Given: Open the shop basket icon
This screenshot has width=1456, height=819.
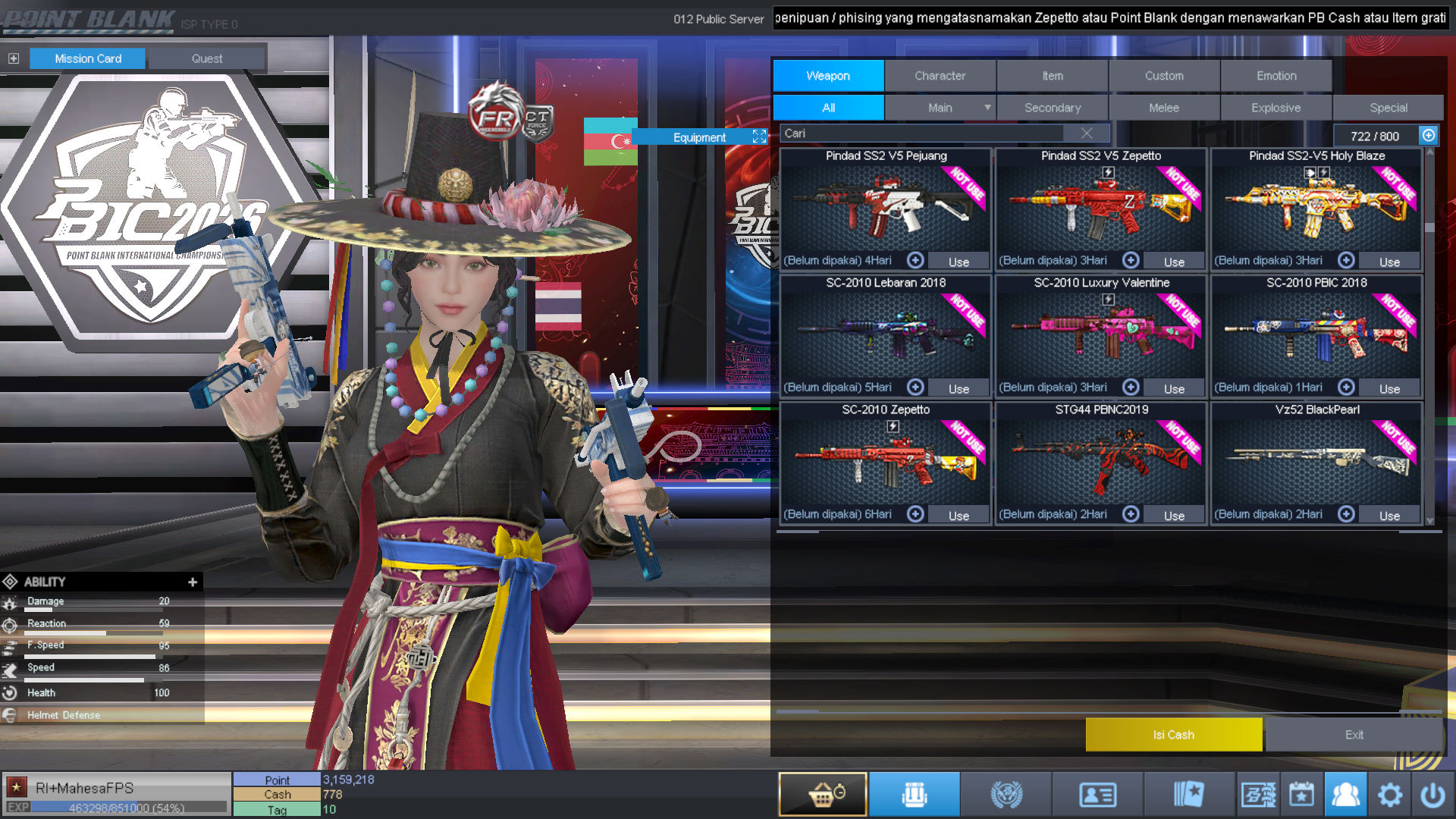Looking at the screenshot, I should [823, 794].
